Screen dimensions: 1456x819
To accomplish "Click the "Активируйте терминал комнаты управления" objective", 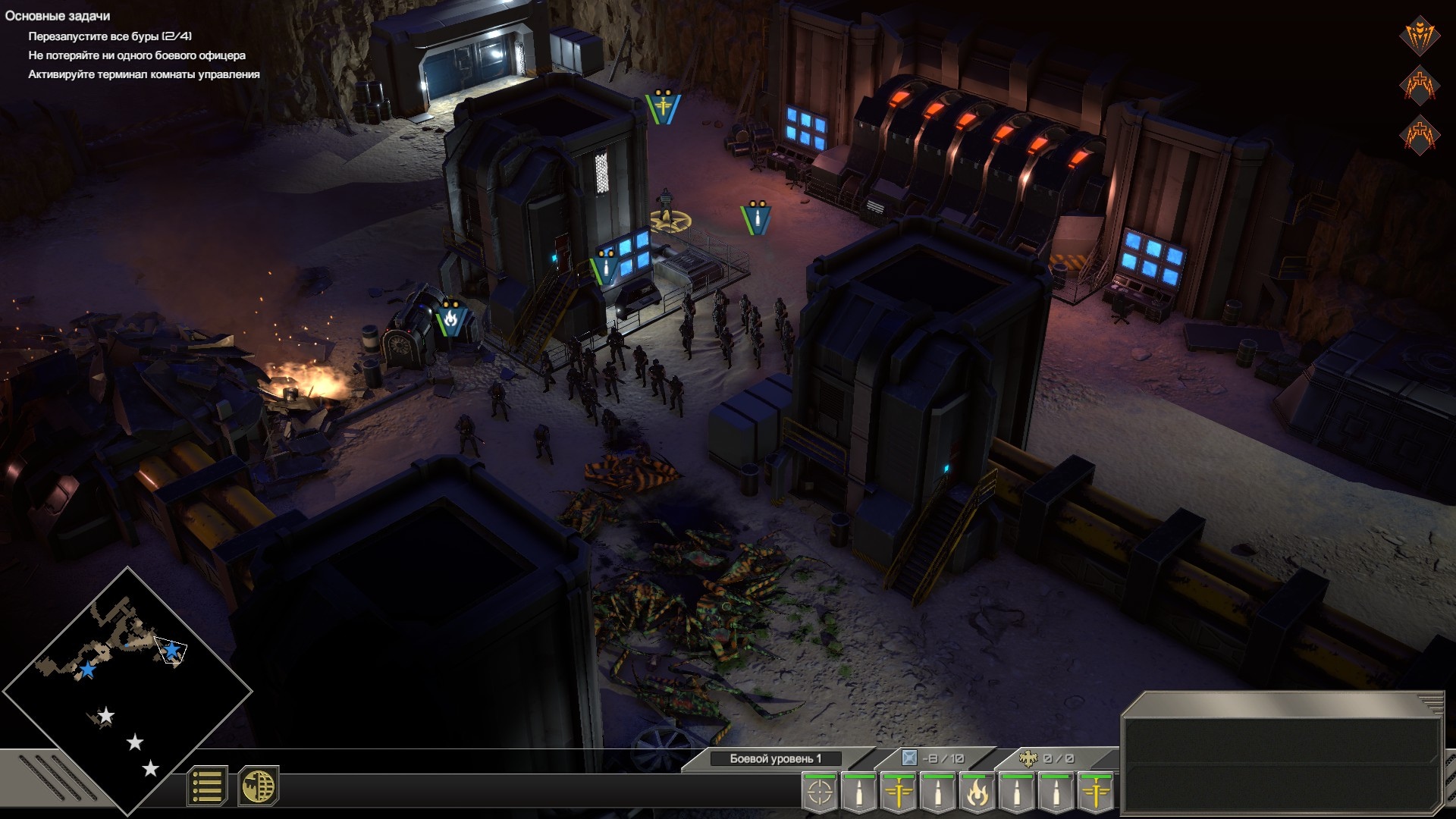I will coord(144,74).
